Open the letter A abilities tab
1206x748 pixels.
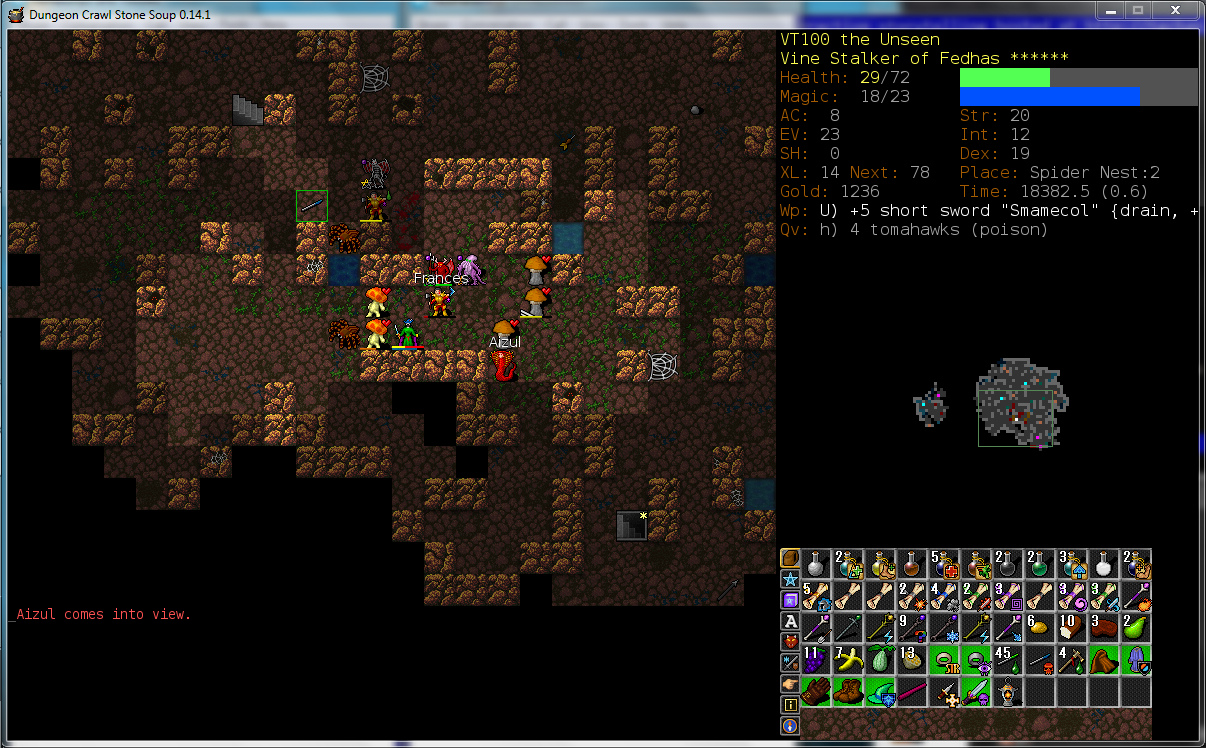tap(790, 621)
